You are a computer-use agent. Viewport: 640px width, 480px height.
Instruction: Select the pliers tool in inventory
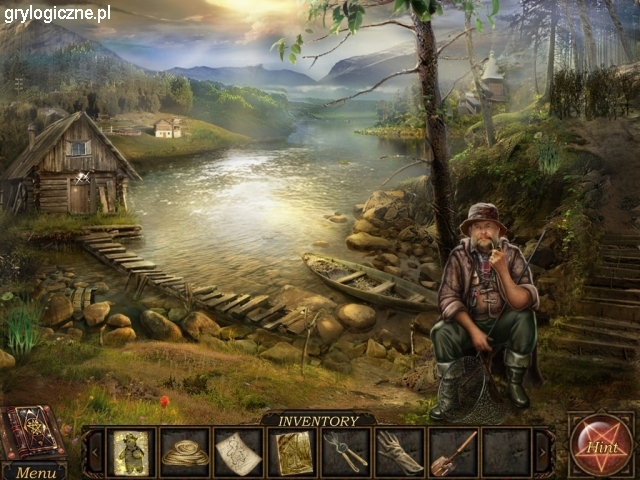(346, 452)
